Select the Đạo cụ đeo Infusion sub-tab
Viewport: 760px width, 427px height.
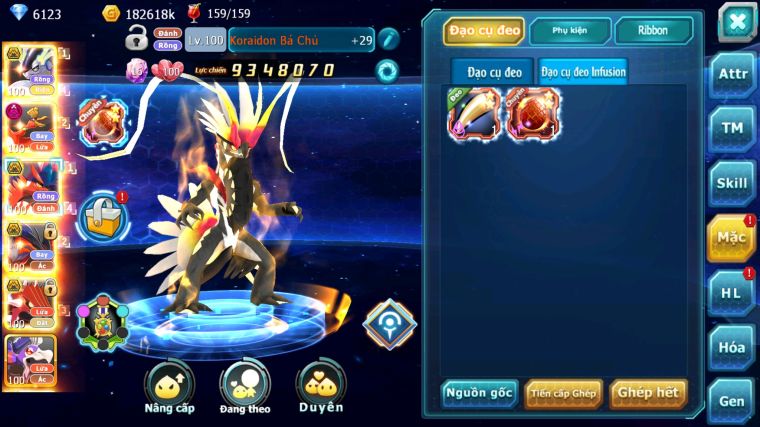click(x=583, y=72)
